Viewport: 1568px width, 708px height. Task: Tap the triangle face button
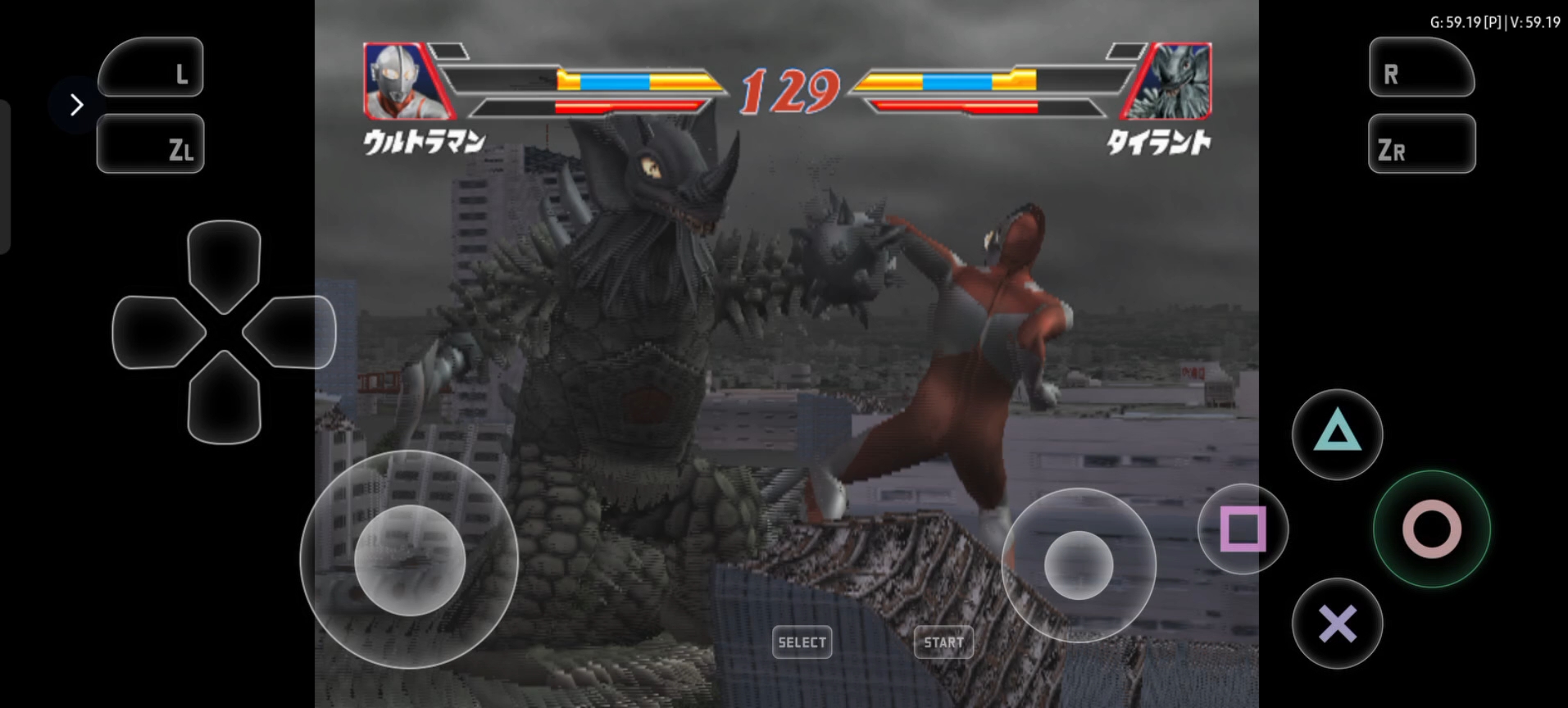pos(1337,433)
